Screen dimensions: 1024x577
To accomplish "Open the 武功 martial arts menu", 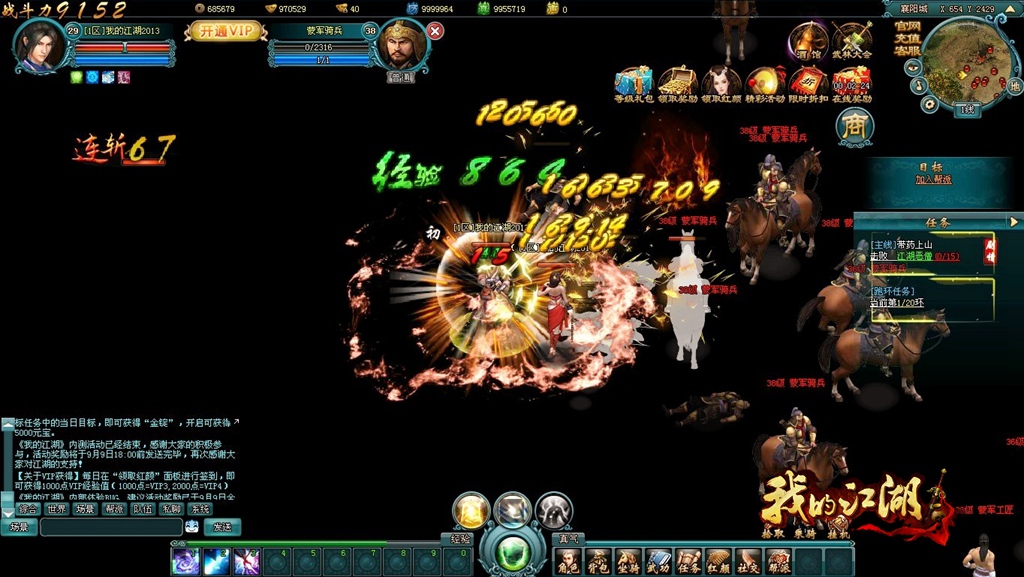I will [x=658, y=562].
